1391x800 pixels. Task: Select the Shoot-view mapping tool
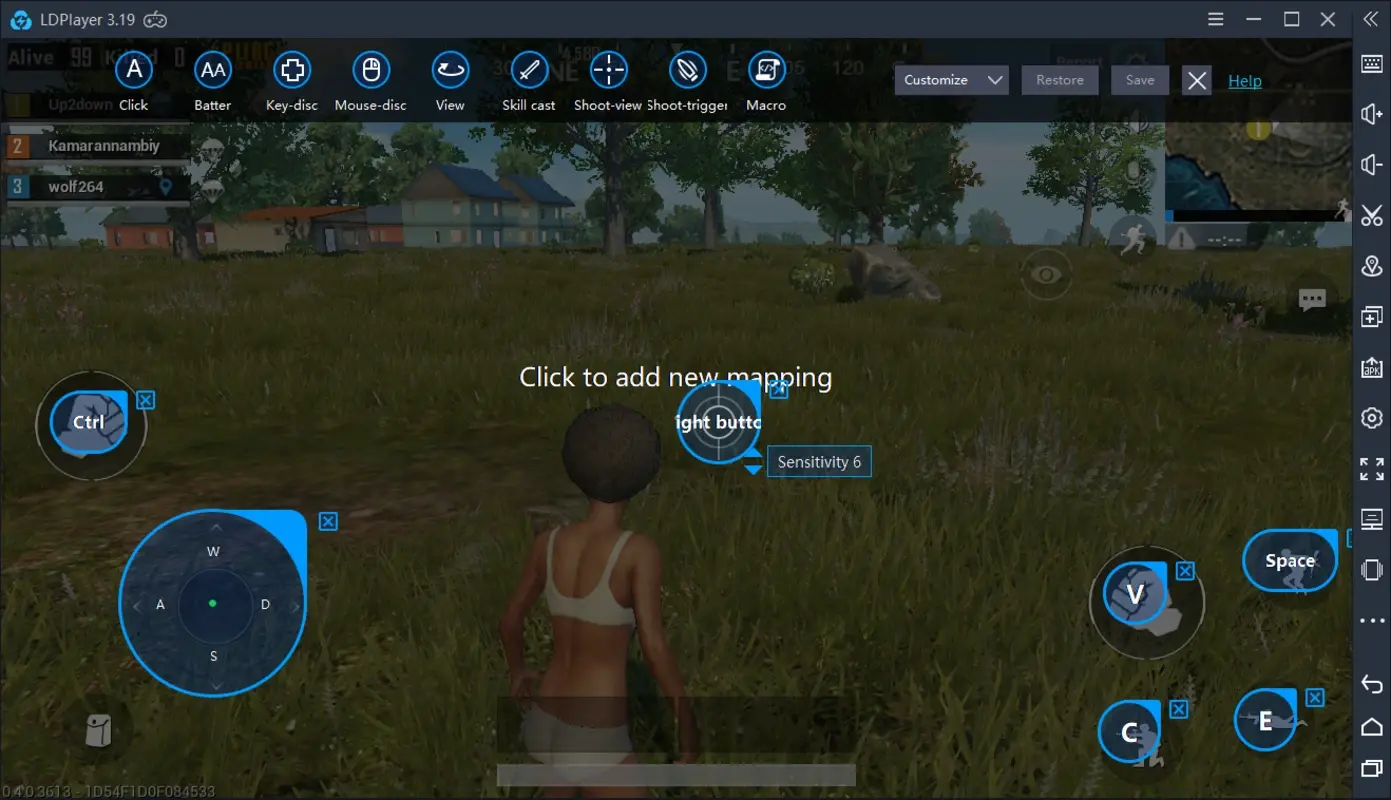point(607,70)
